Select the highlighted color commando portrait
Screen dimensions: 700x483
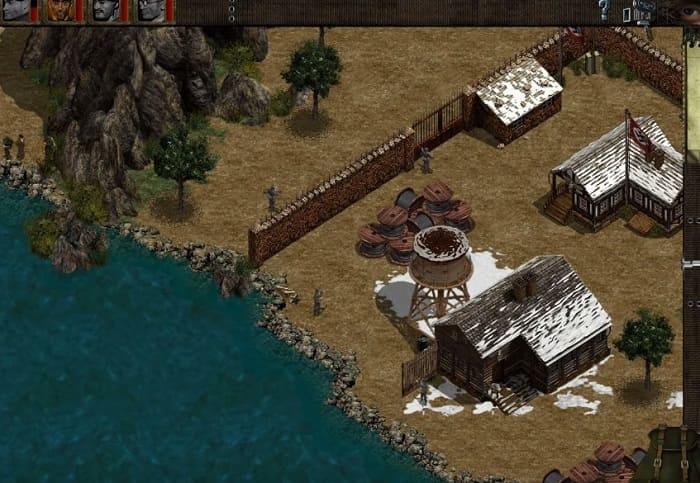[61, 11]
